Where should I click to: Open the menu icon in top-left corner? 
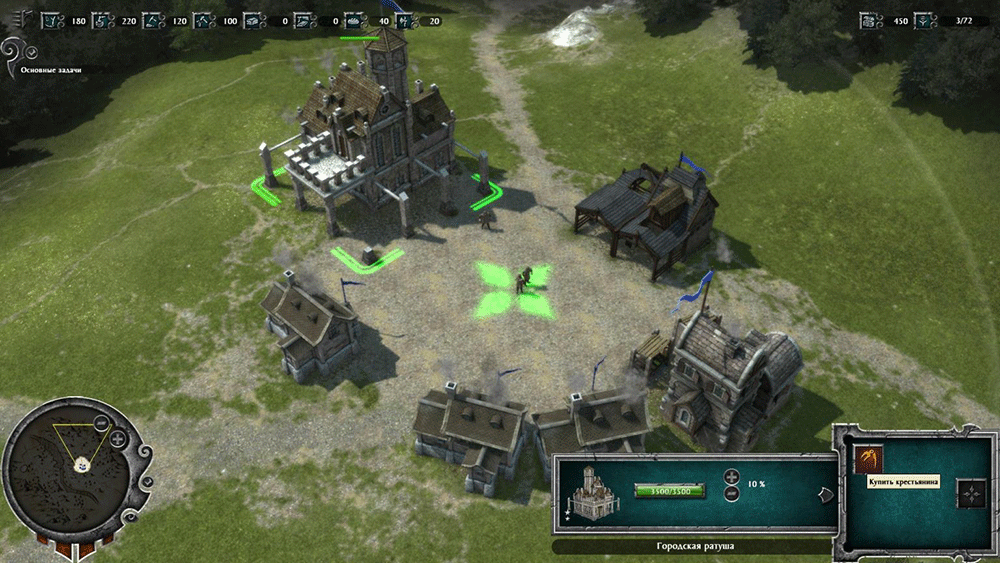pos(24,19)
